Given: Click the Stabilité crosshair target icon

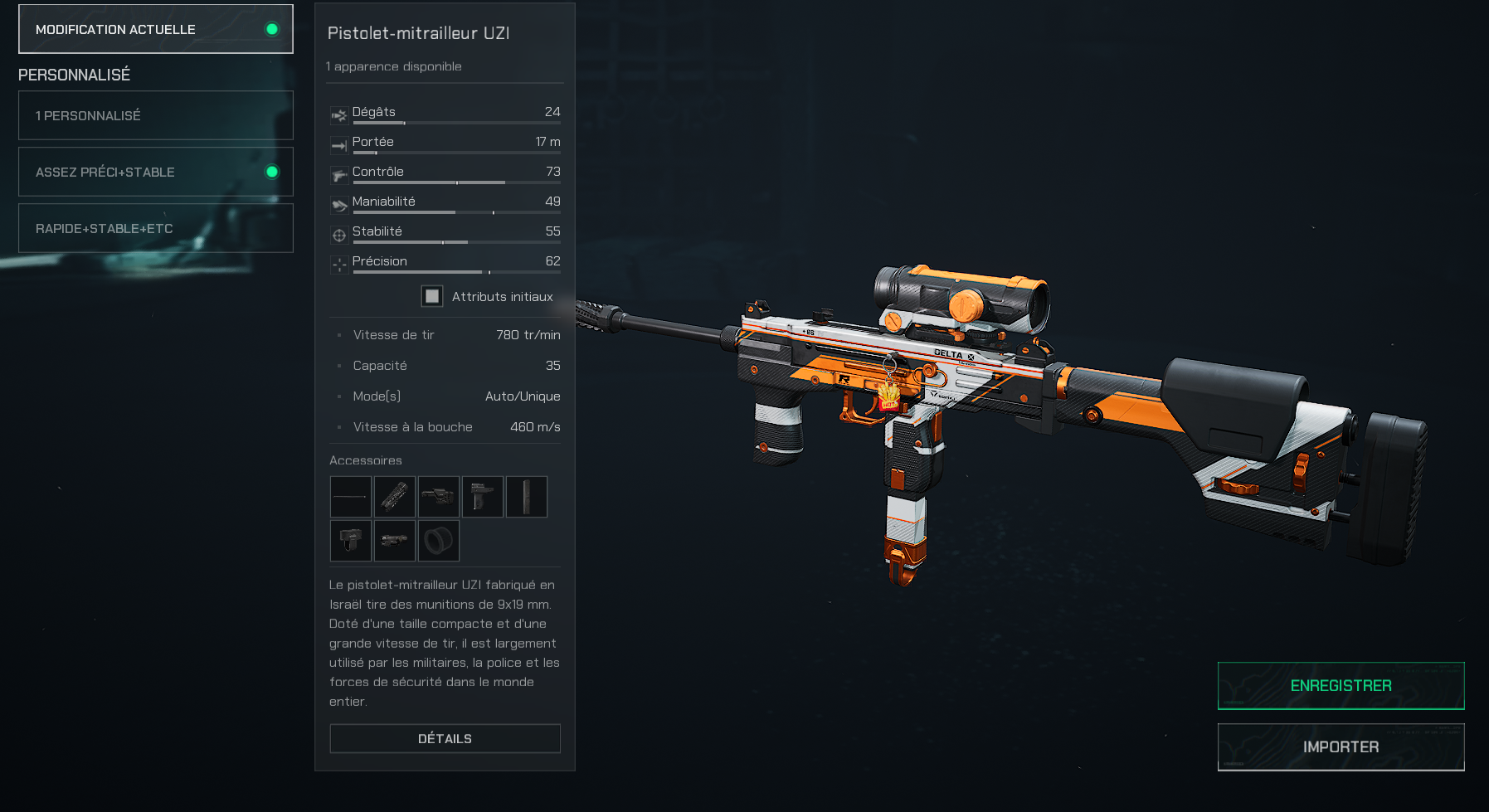Looking at the screenshot, I should [338, 235].
